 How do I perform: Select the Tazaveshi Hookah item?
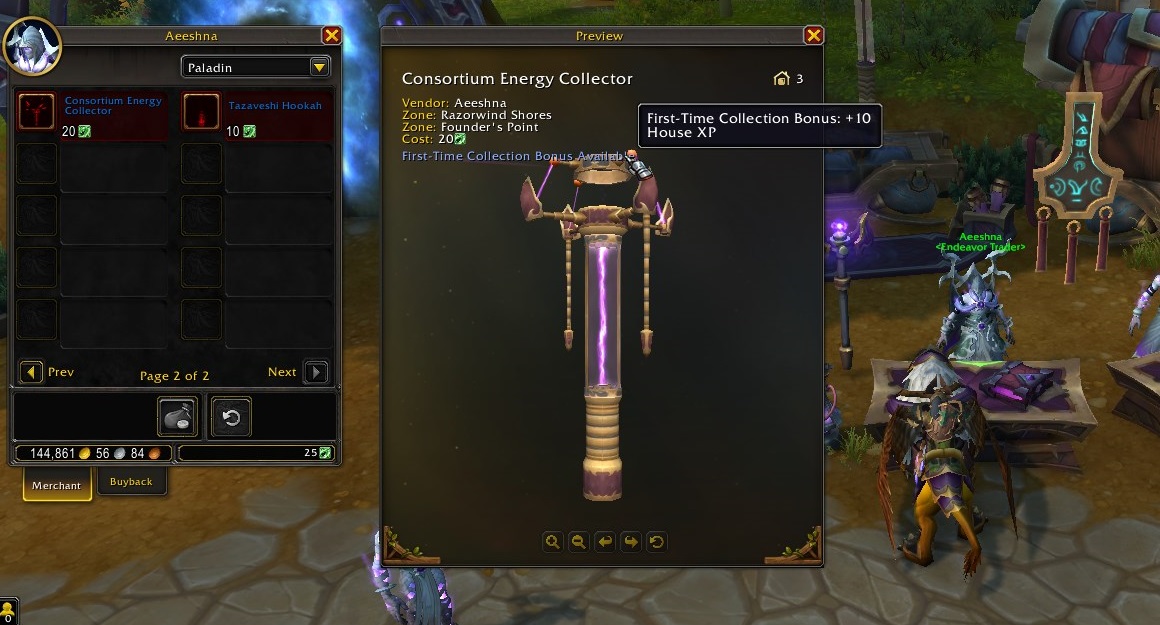tap(202, 111)
